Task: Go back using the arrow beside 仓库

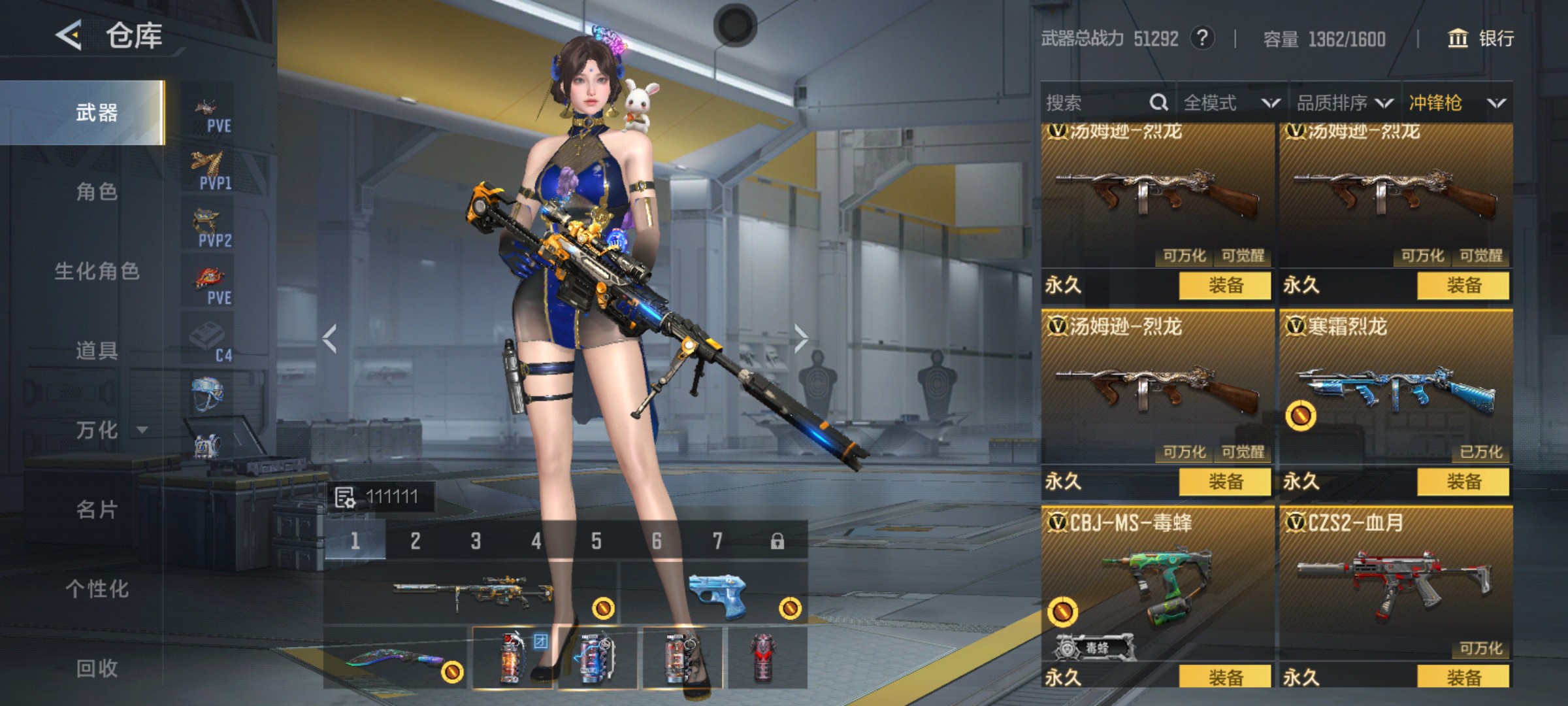Action: [69, 35]
